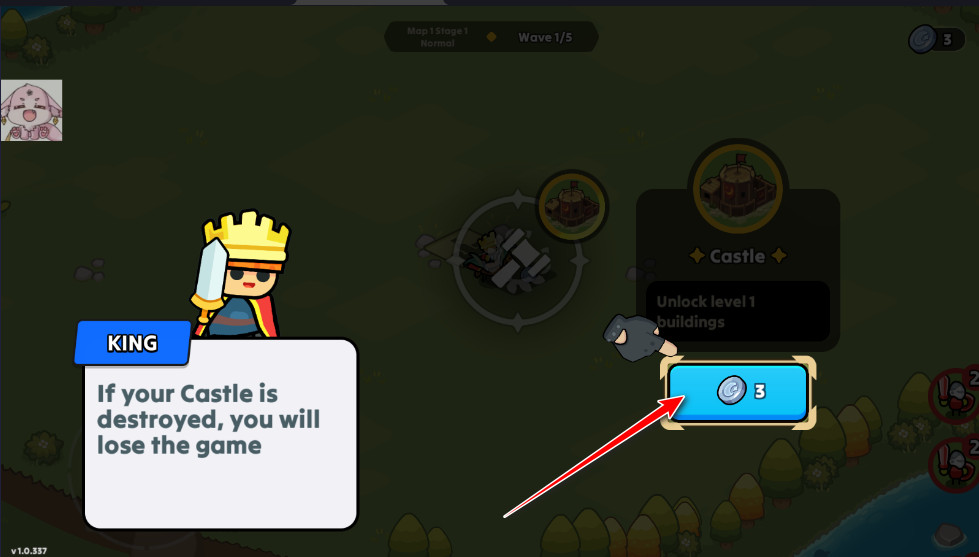Select the Castle build icon beside the ring
The width and height of the screenshot is (979, 557).
(572, 205)
